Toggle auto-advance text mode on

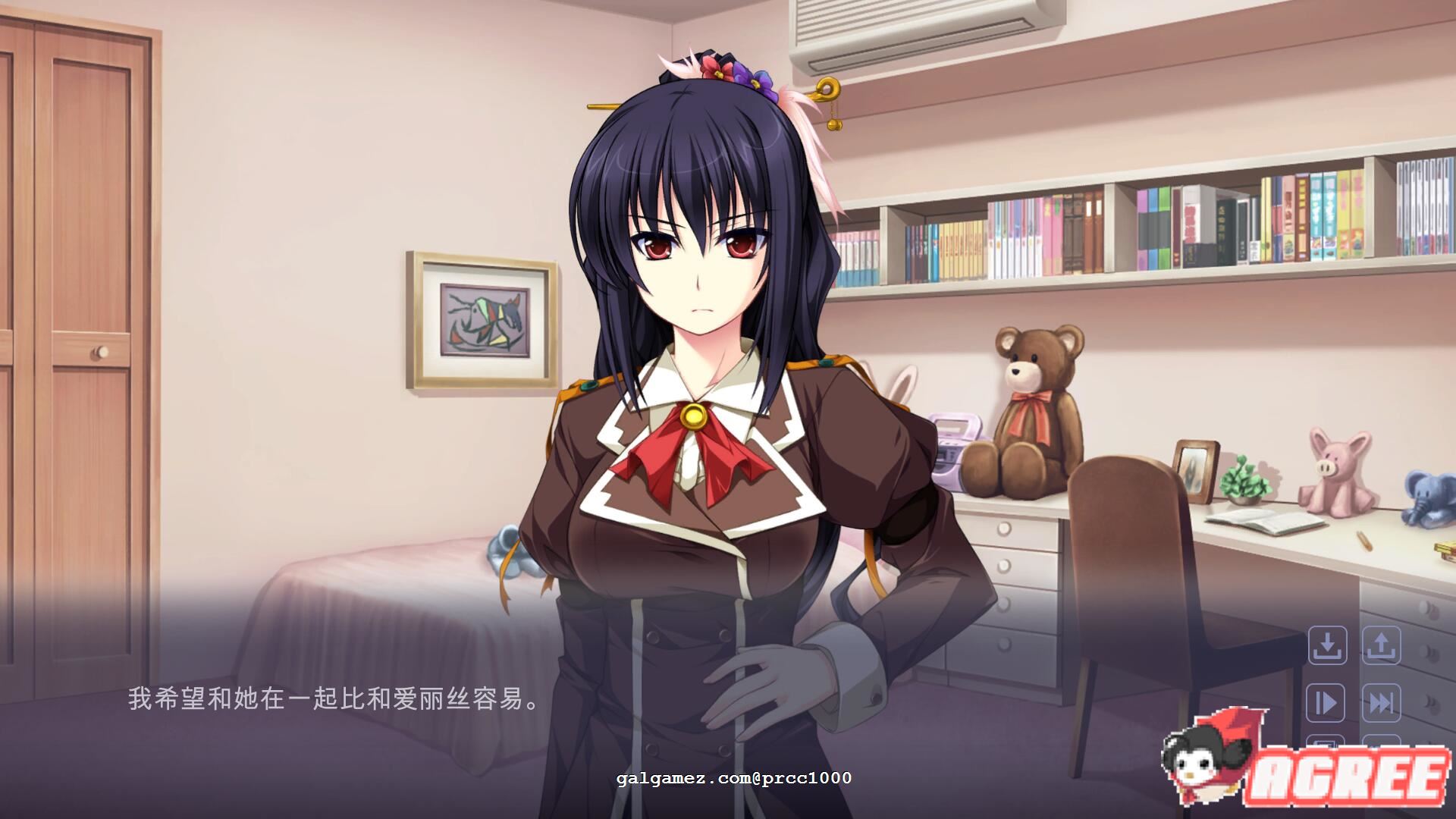click(x=1327, y=703)
